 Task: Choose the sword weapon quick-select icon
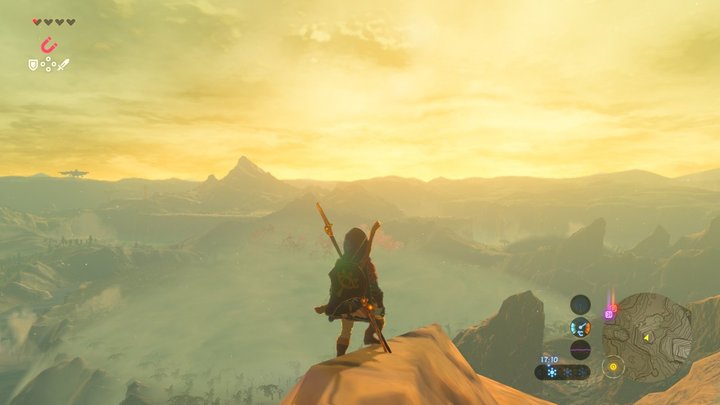point(63,64)
